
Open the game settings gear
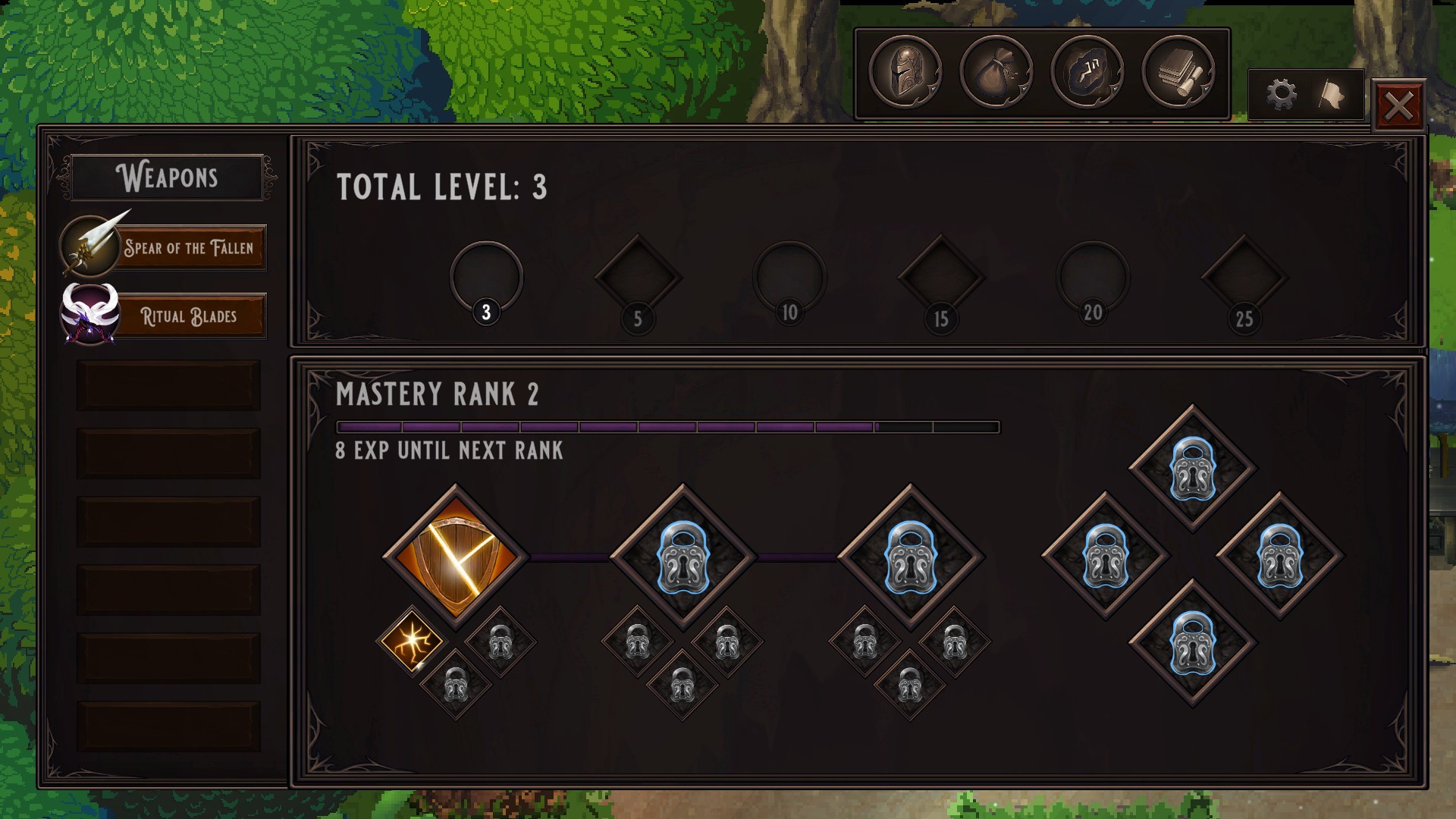tap(1281, 93)
